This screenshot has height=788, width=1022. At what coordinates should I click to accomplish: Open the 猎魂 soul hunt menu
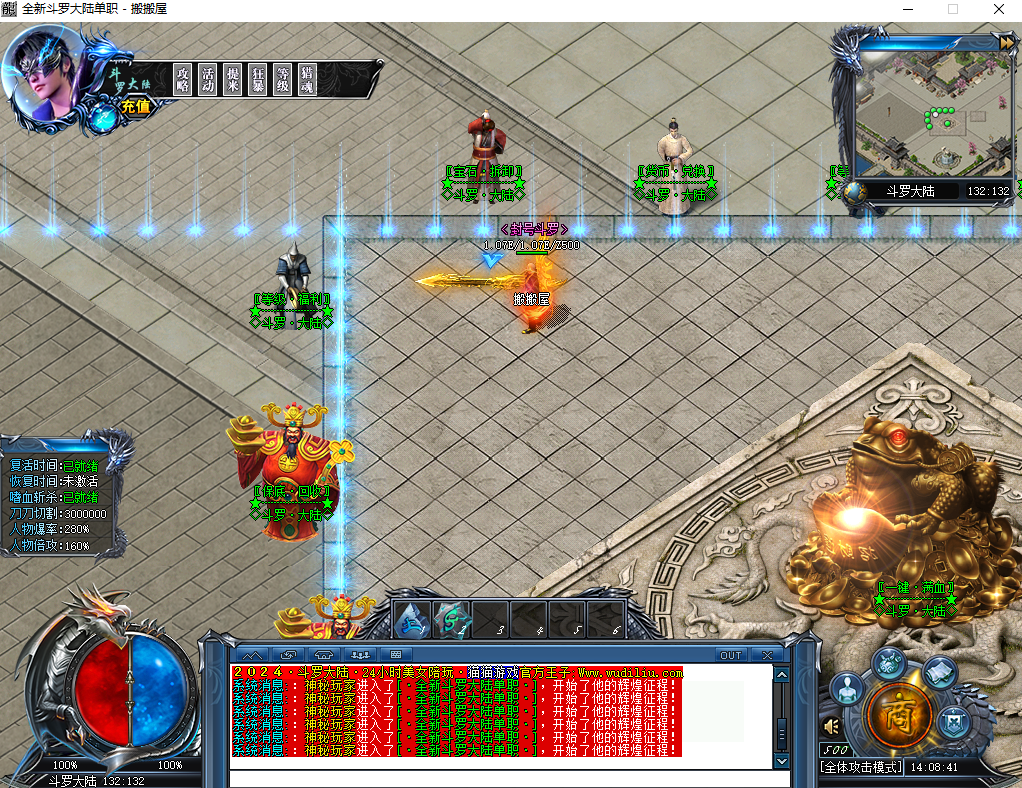308,80
